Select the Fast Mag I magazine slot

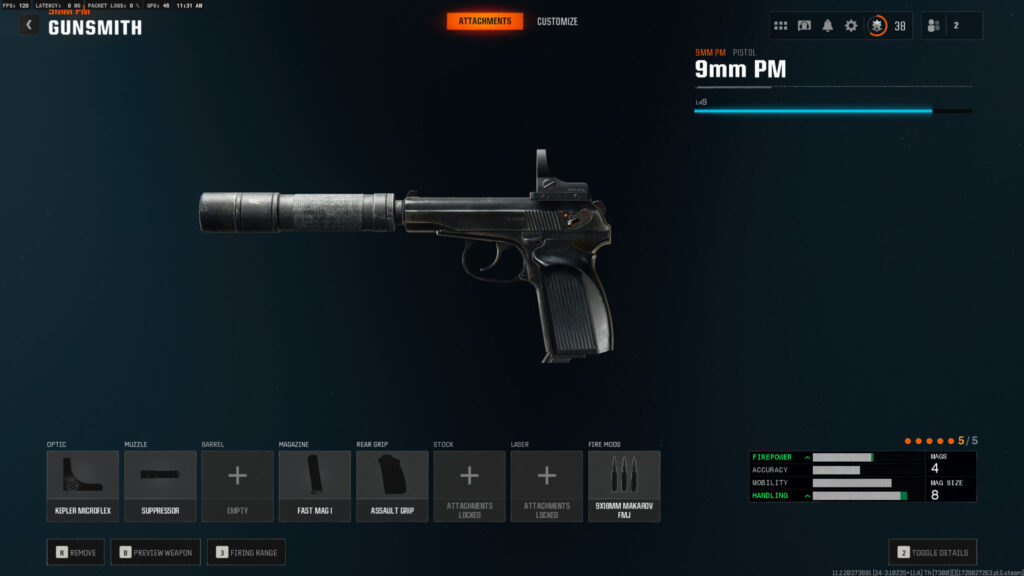tap(314, 485)
